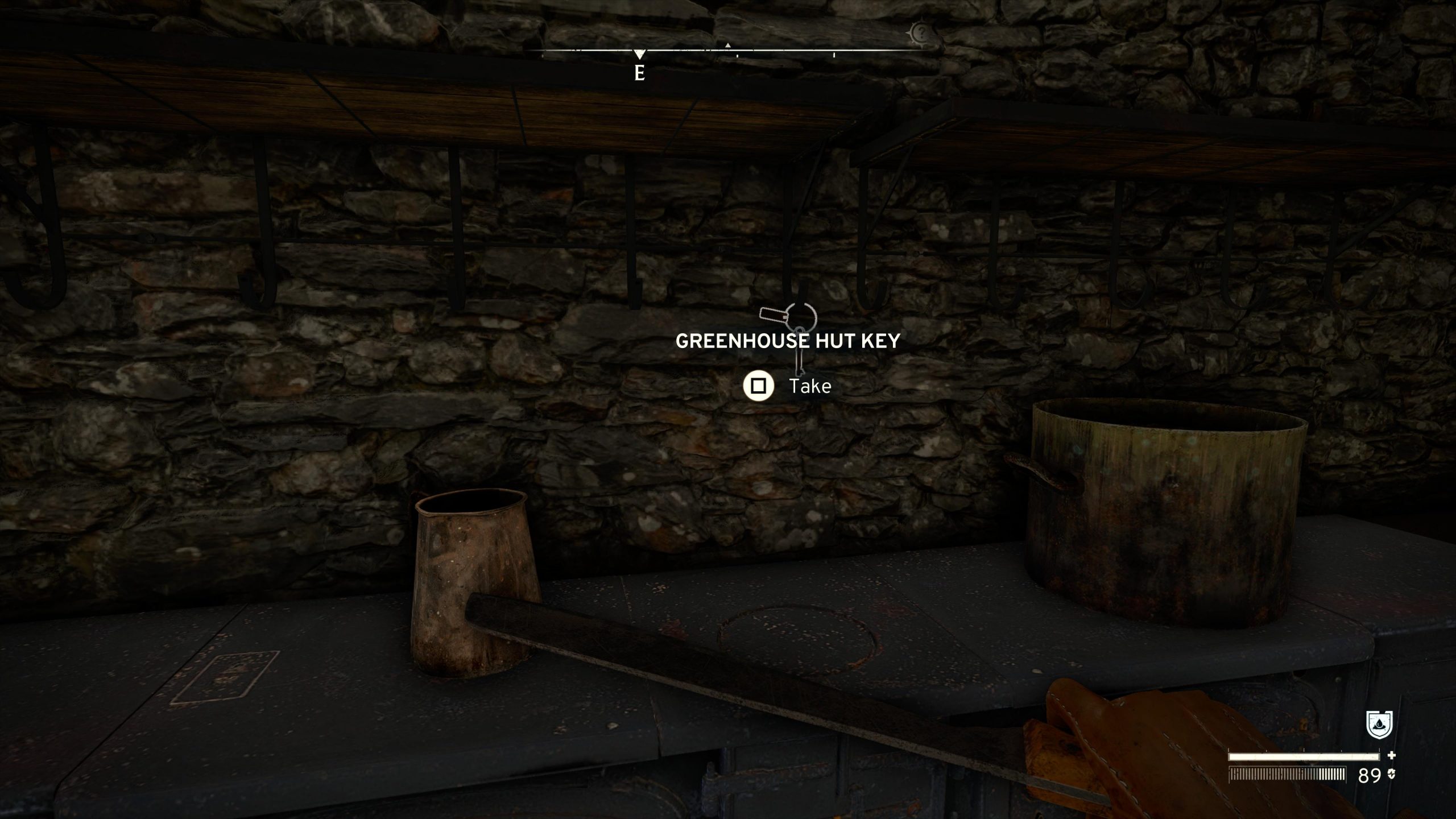This screenshot has width=1456, height=819.
Task: Select the shield status icon with droplet
Action: [x=1379, y=725]
